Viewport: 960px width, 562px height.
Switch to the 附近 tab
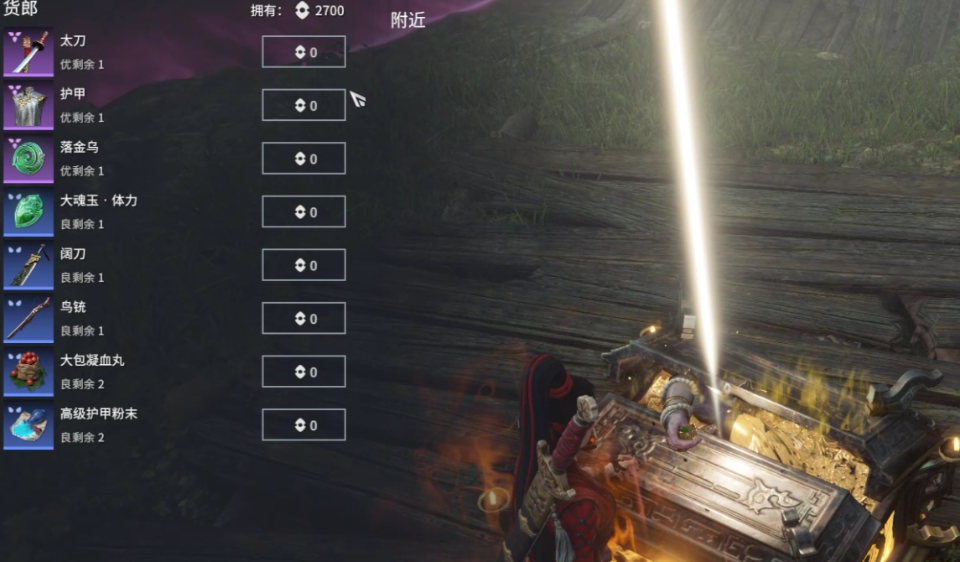pos(408,20)
